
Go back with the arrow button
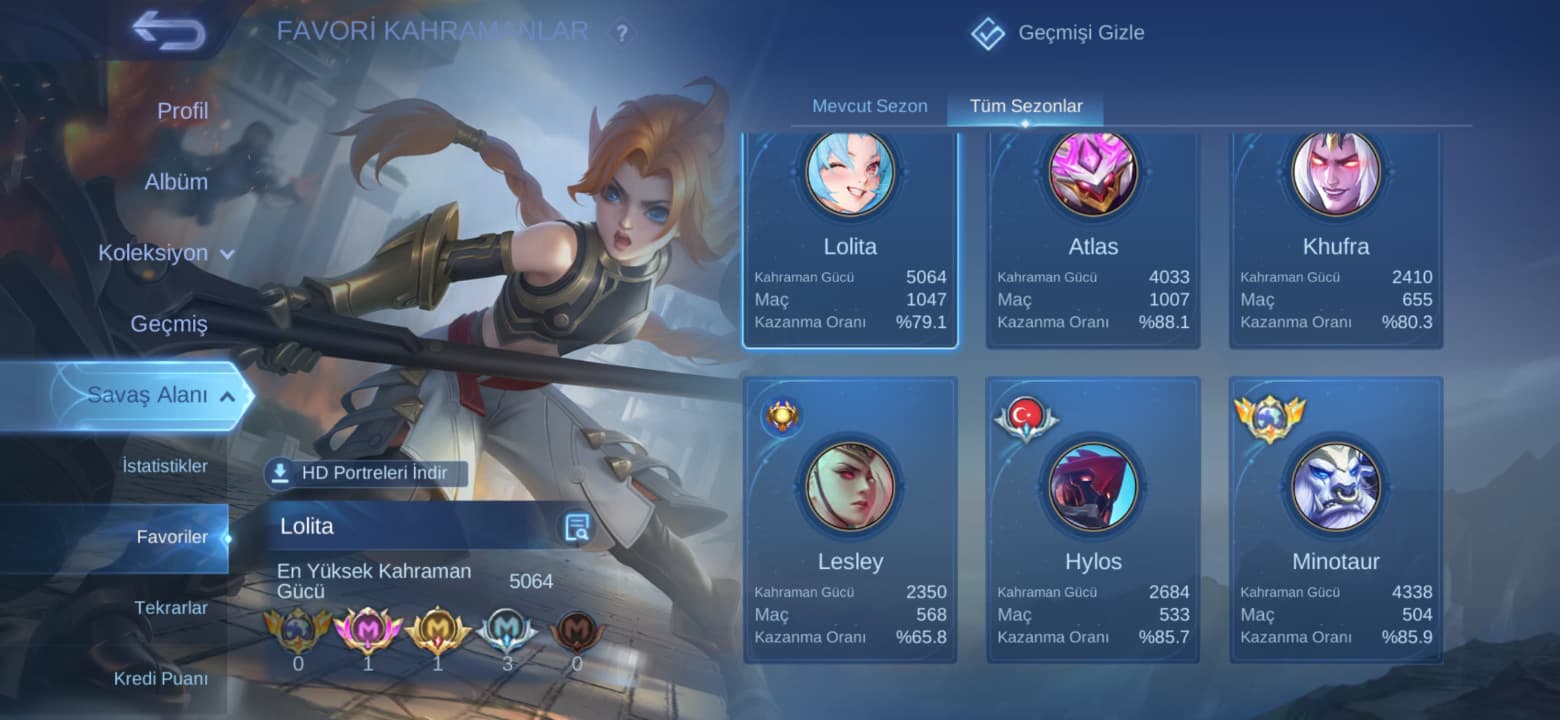pyautogui.click(x=168, y=30)
